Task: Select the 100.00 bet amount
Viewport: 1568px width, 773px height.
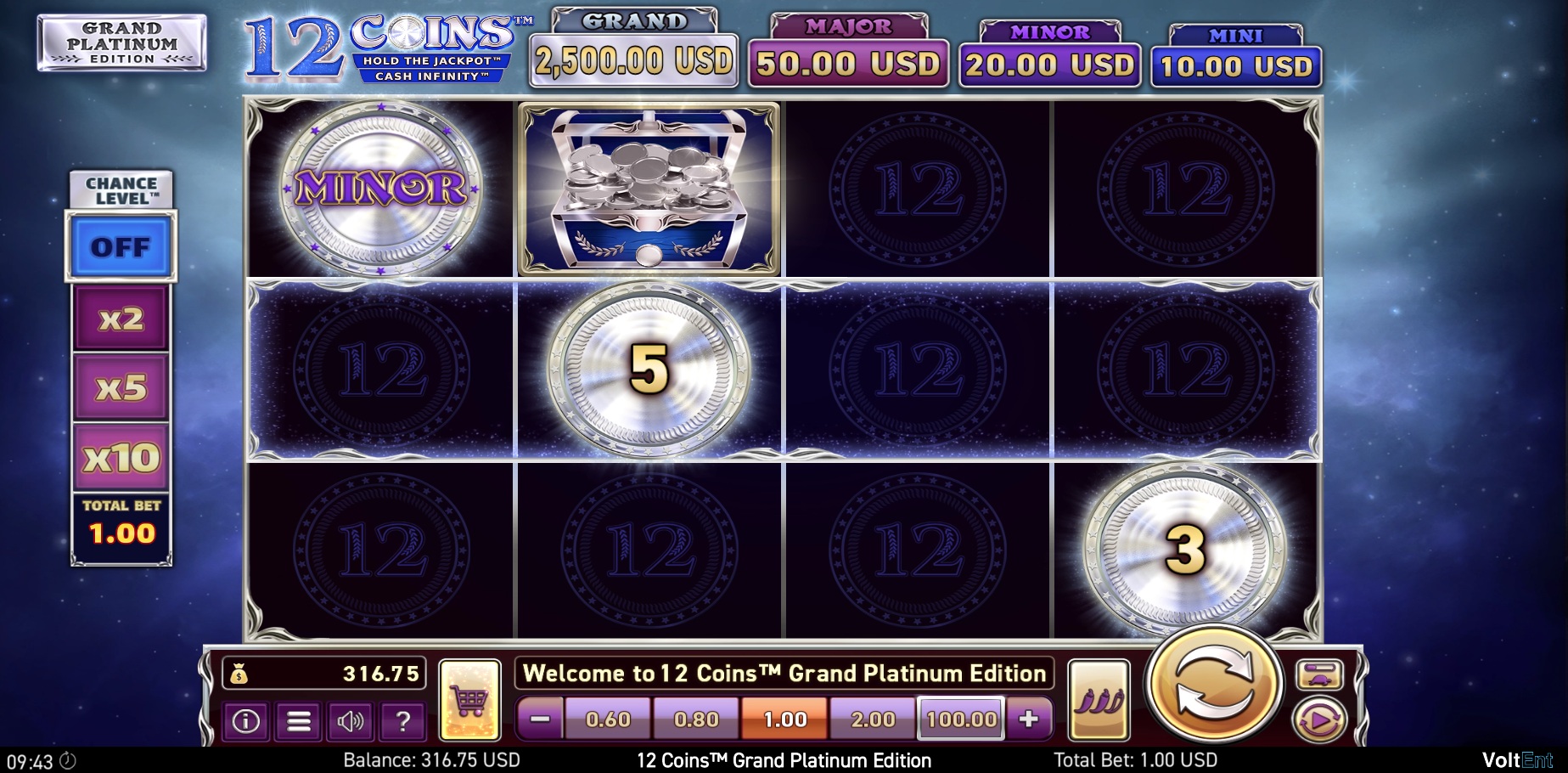Action: click(960, 719)
